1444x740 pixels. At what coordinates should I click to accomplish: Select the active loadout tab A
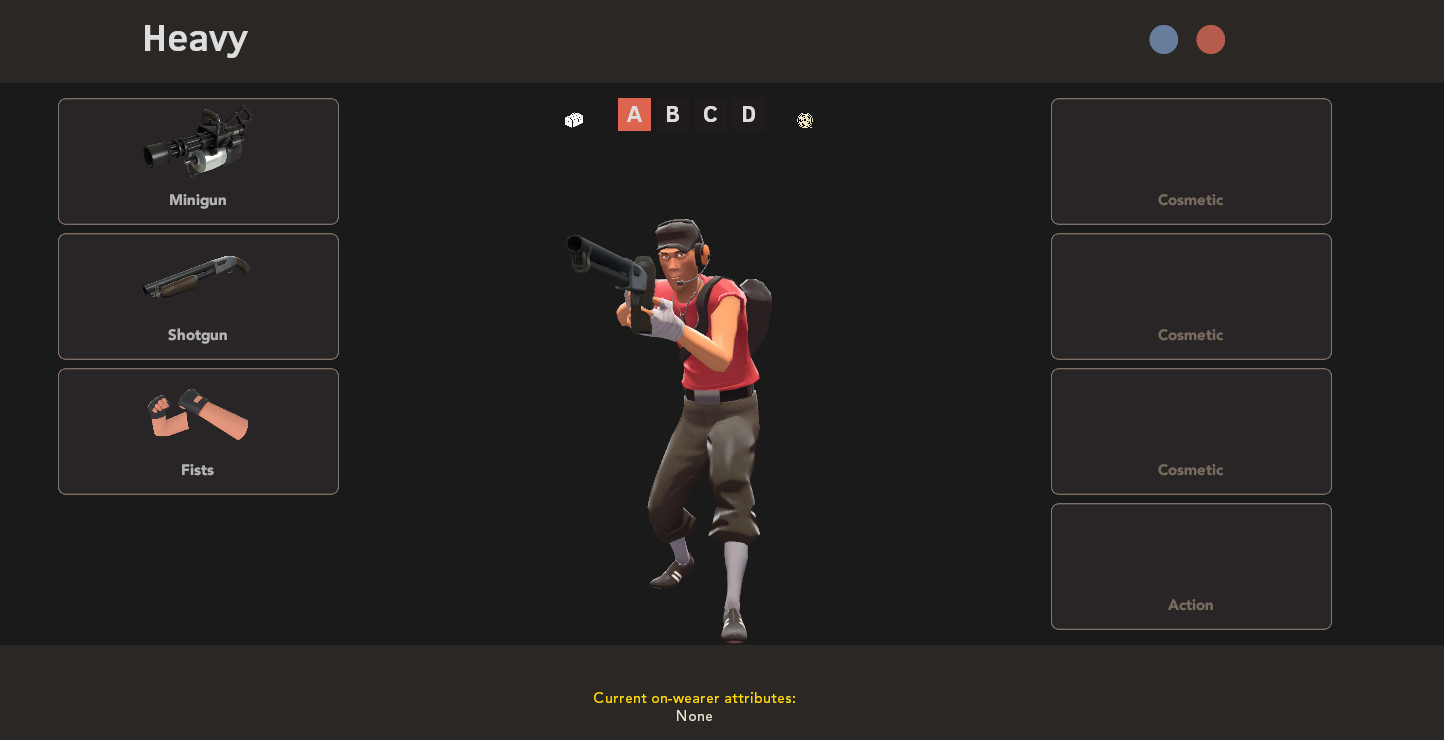click(634, 114)
